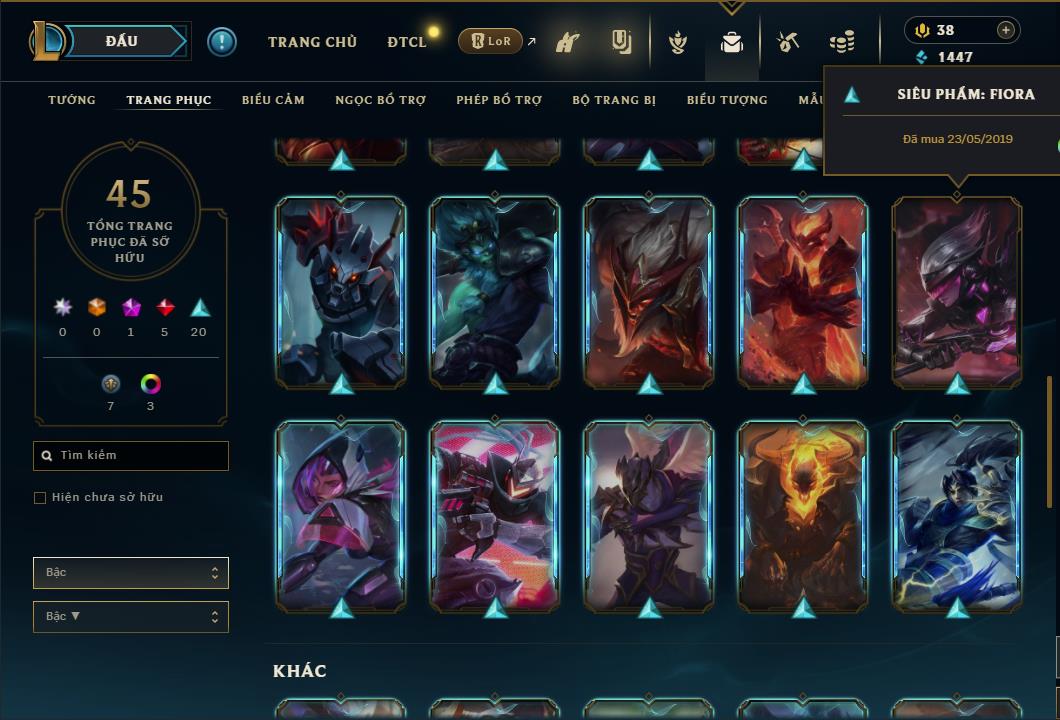The width and height of the screenshot is (1060, 720).
Task: Select the PHÉP BỔ TRỢ tab
Action: [x=499, y=100]
